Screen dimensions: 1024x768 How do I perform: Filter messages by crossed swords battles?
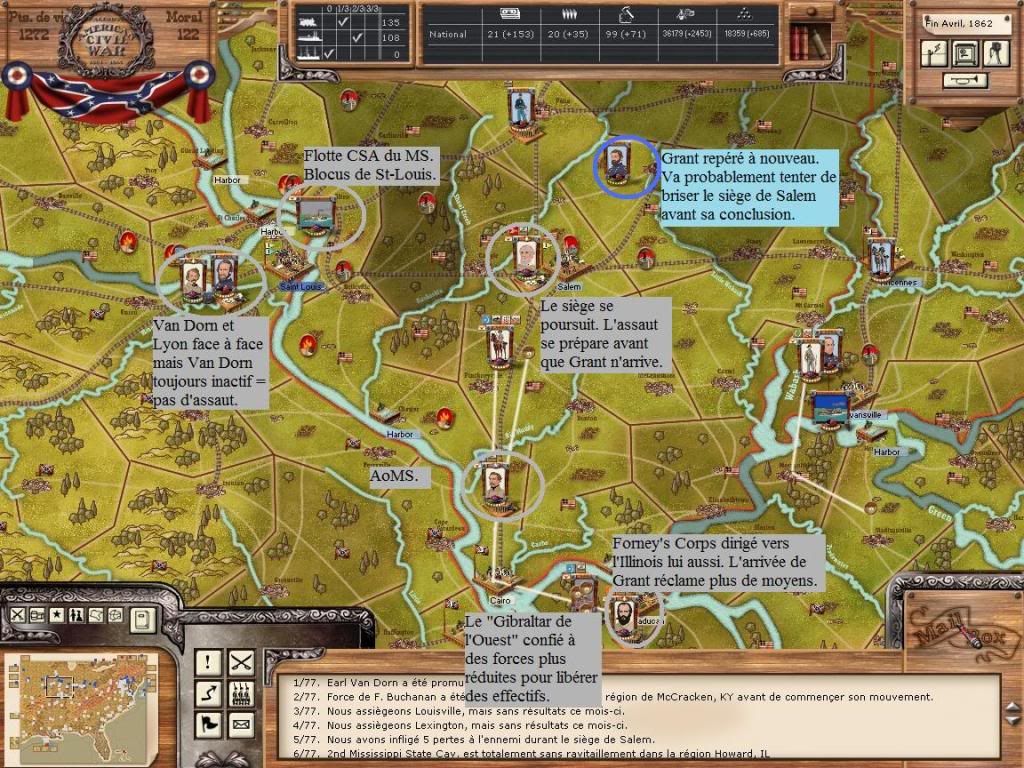point(241,661)
